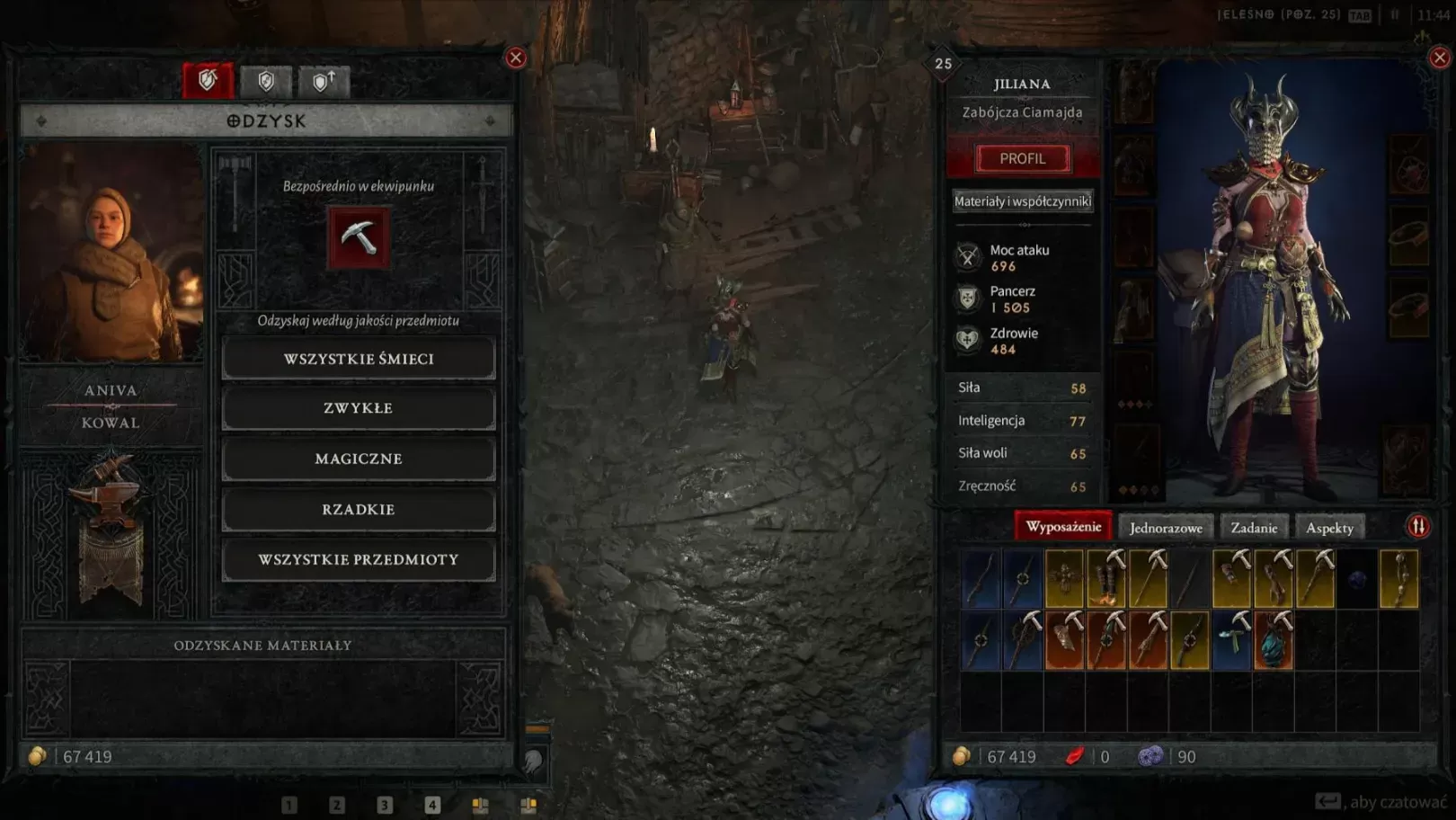Click Wszystkie Przedmioty to salvage everything
This screenshot has width=1456, height=820.
click(358, 559)
